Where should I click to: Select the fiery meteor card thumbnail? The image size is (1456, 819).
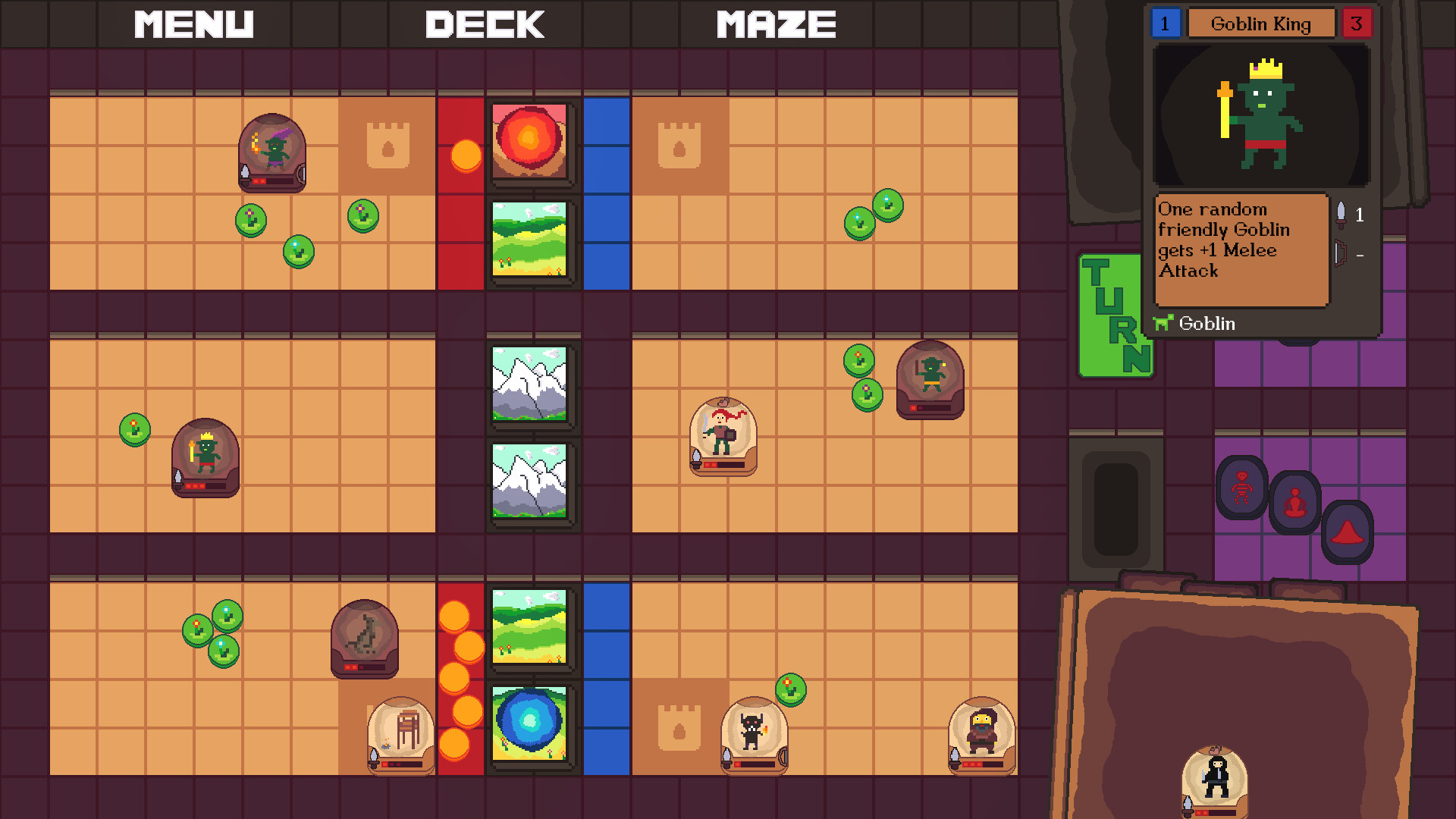pos(529,144)
